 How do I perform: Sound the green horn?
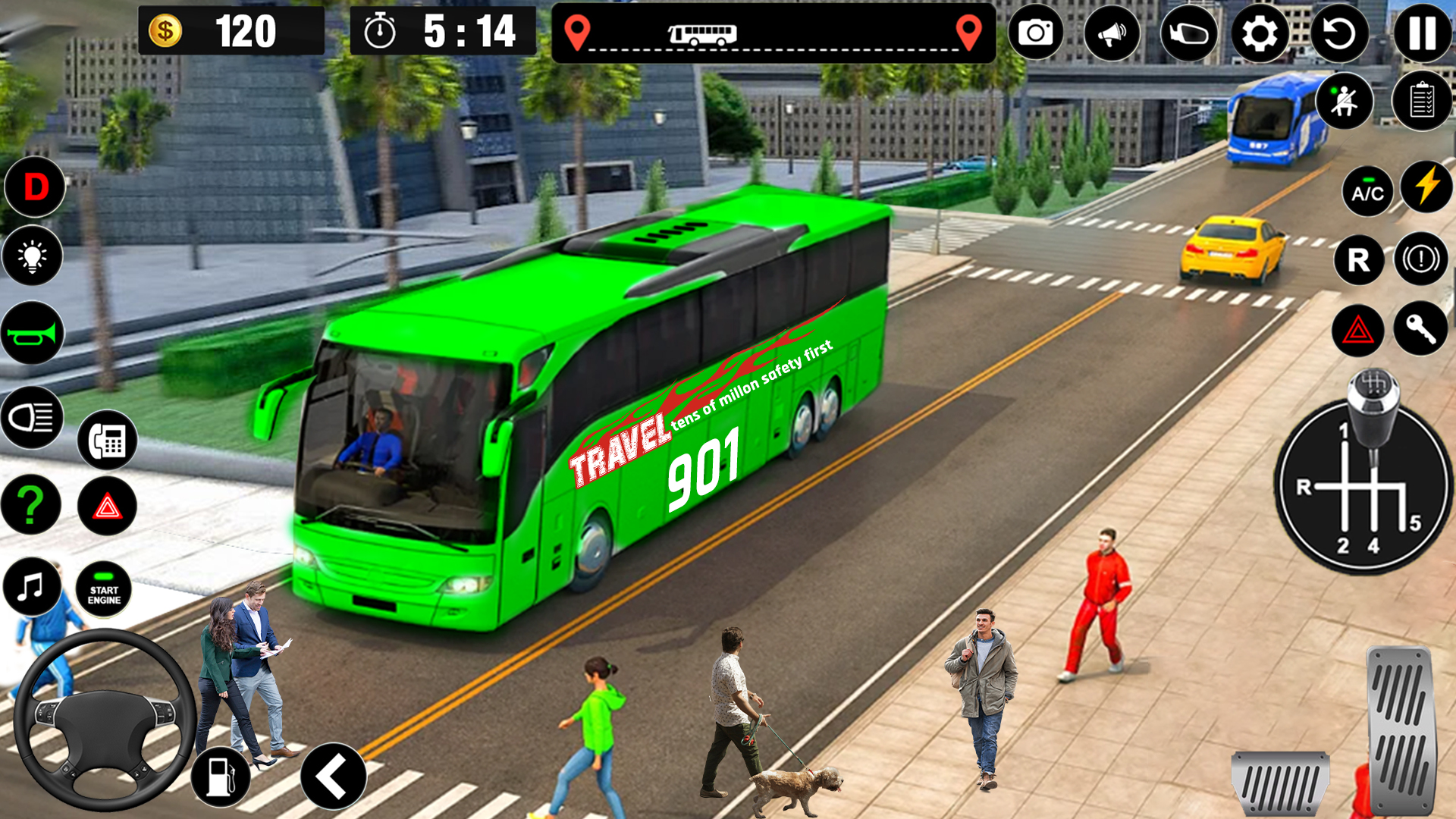point(32,333)
